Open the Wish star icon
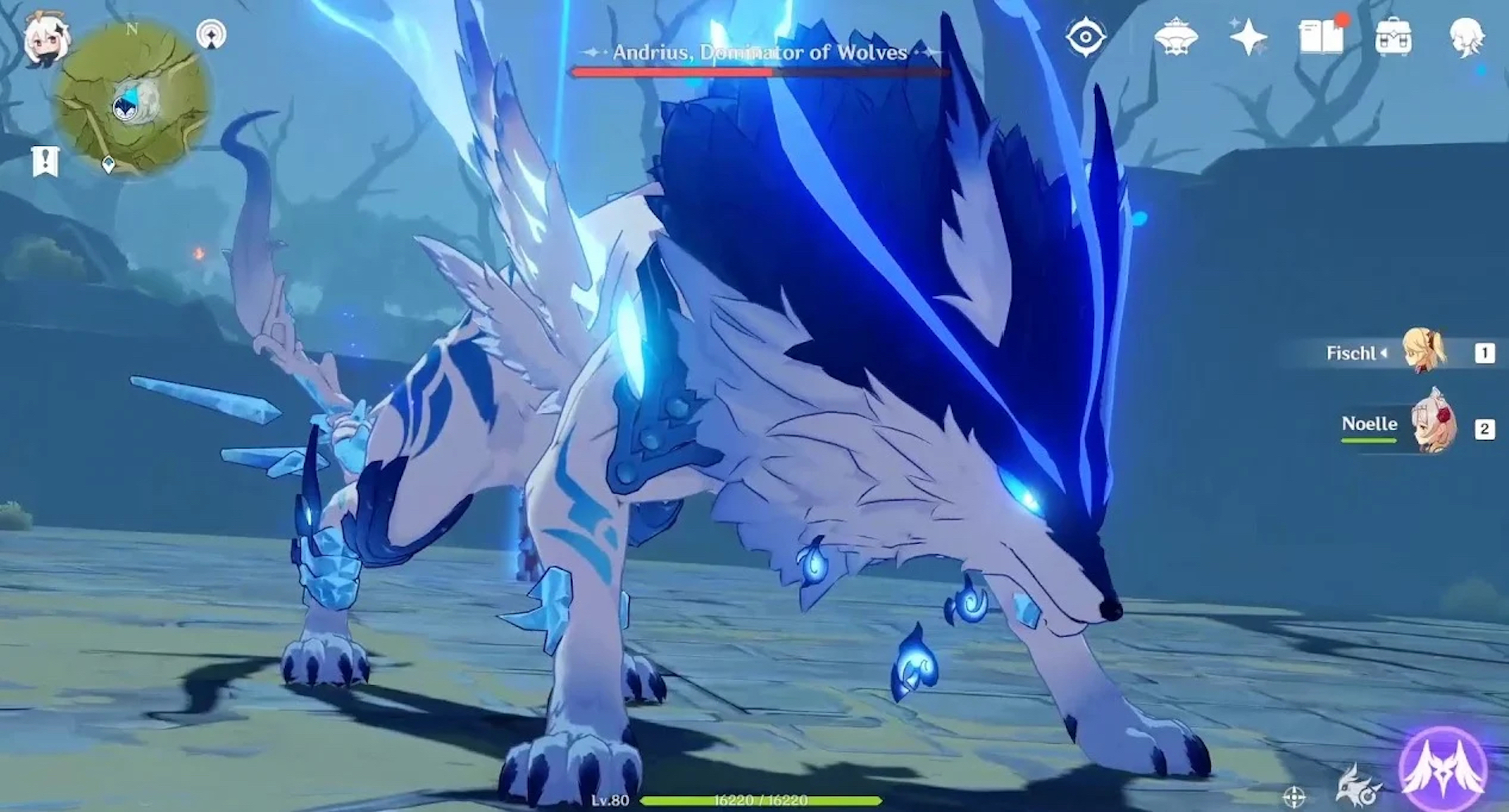Image resolution: width=1509 pixels, height=812 pixels. [1248, 37]
